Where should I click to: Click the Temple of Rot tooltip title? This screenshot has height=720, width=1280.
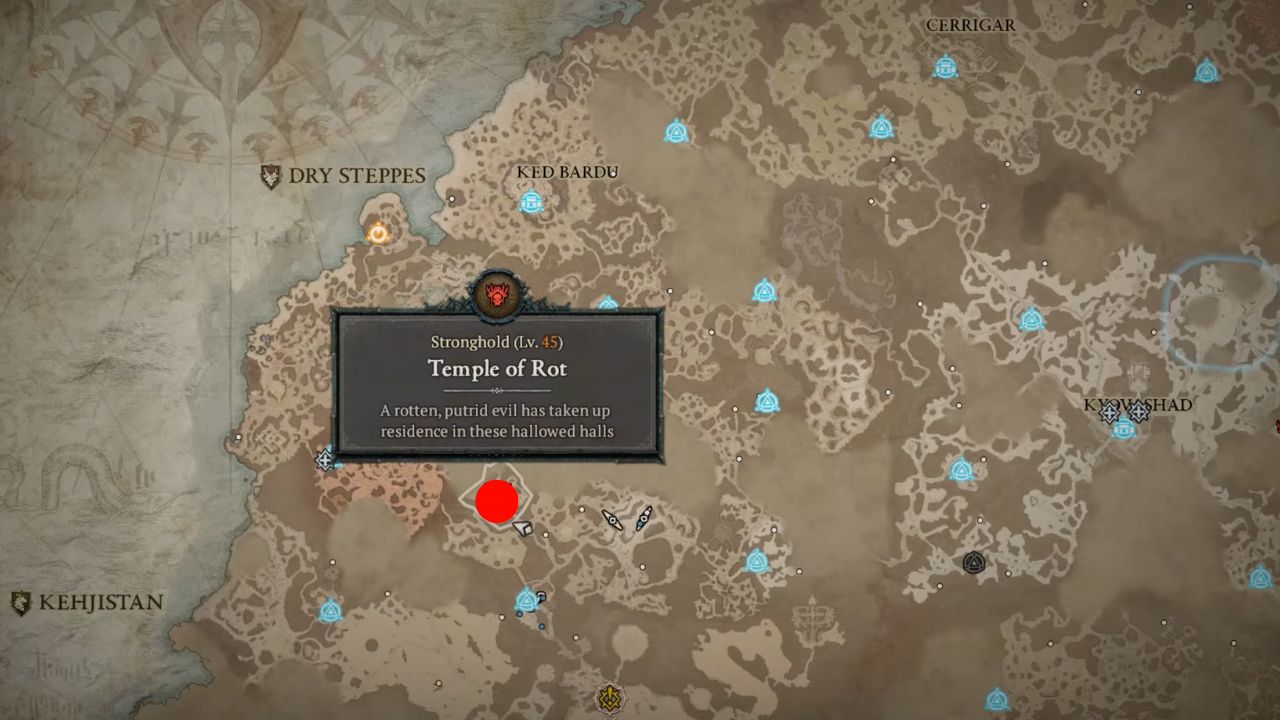(497, 369)
